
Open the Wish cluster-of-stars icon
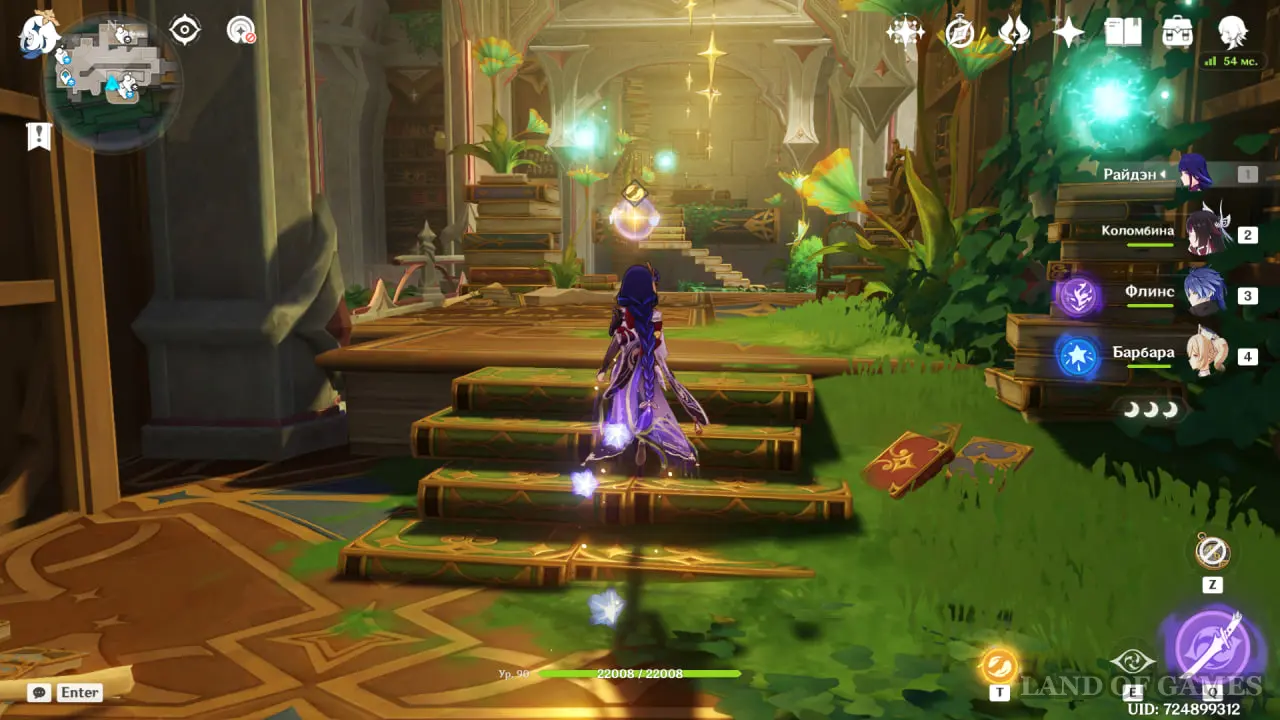coord(905,32)
